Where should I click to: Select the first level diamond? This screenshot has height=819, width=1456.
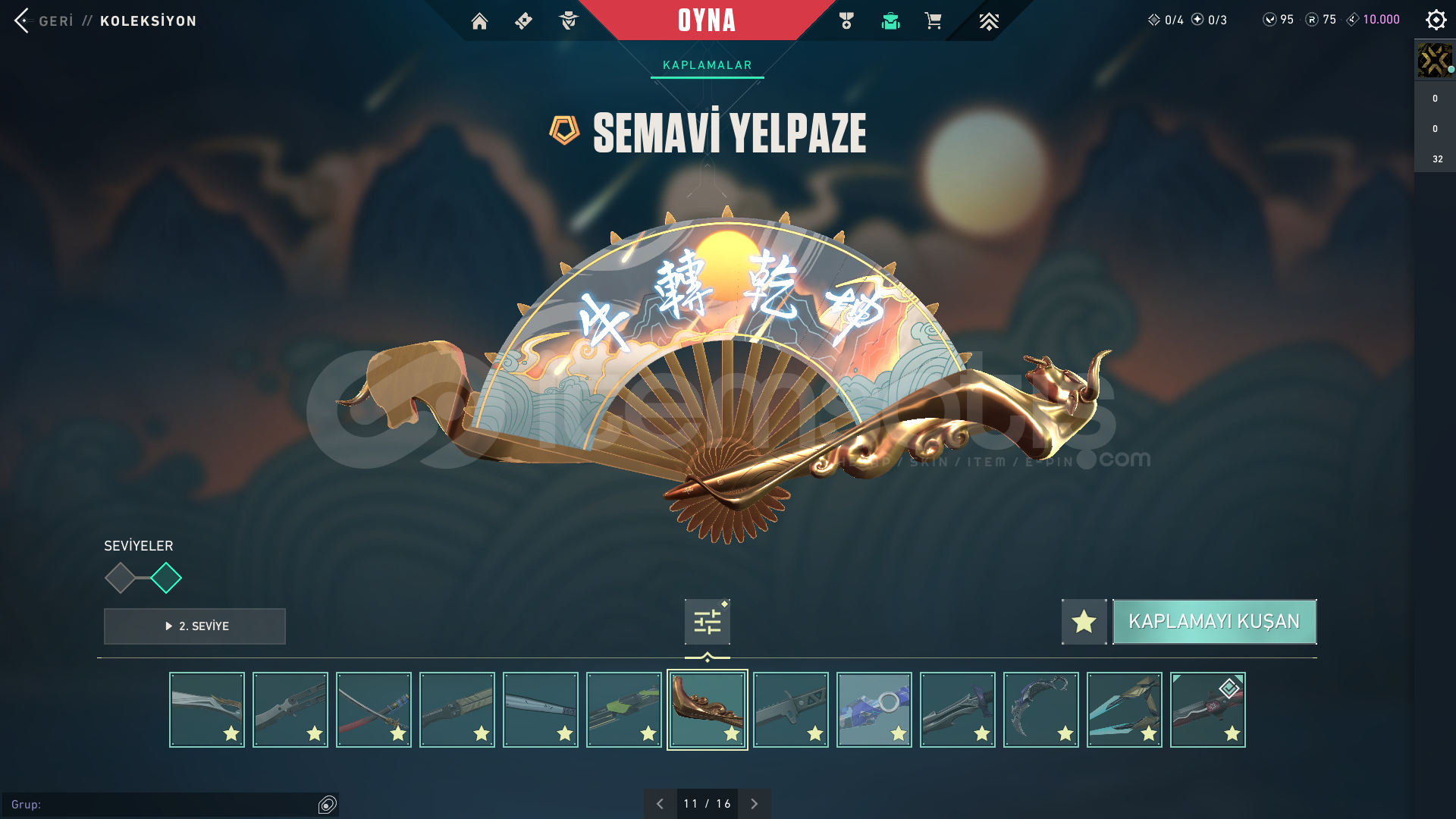tap(120, 578)
